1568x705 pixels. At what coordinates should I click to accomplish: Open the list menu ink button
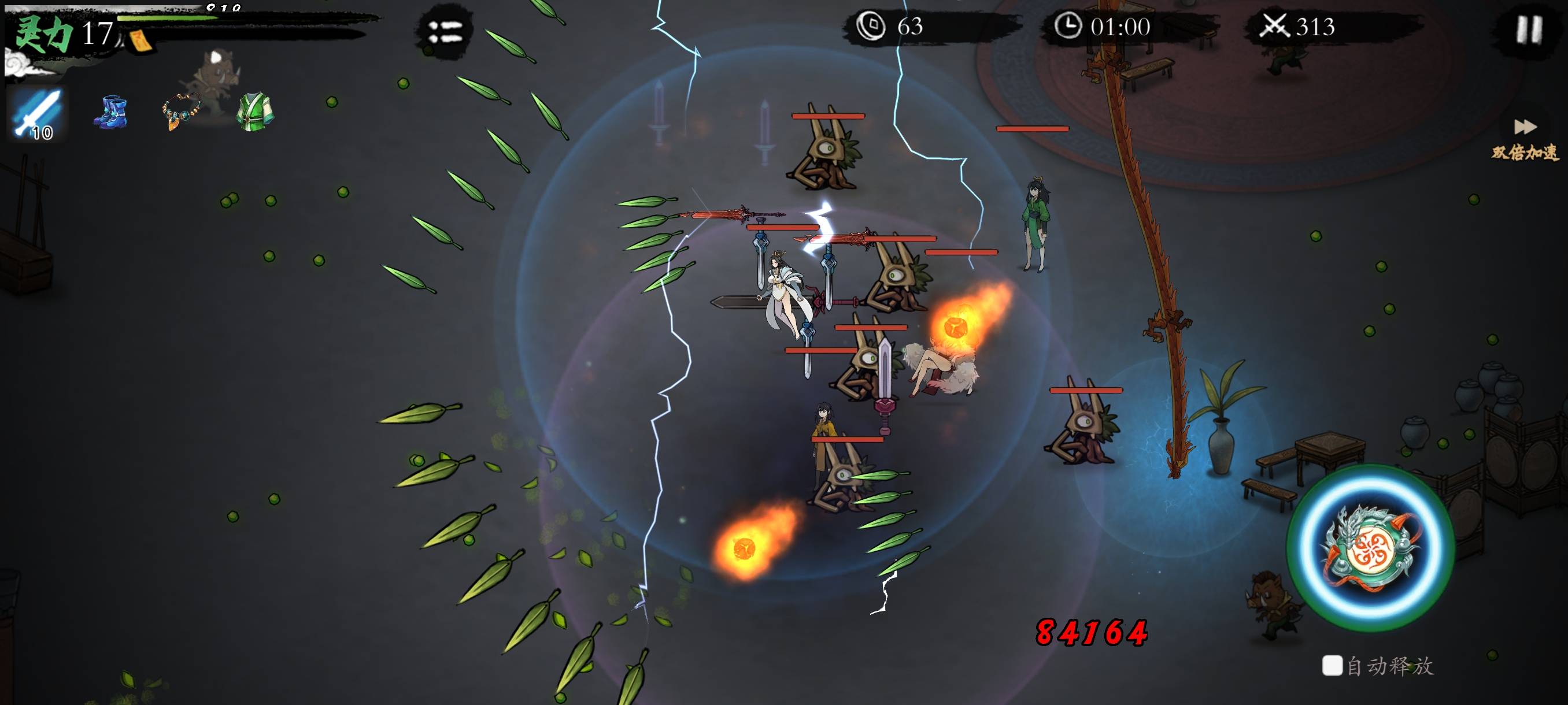tap(445, 32)
